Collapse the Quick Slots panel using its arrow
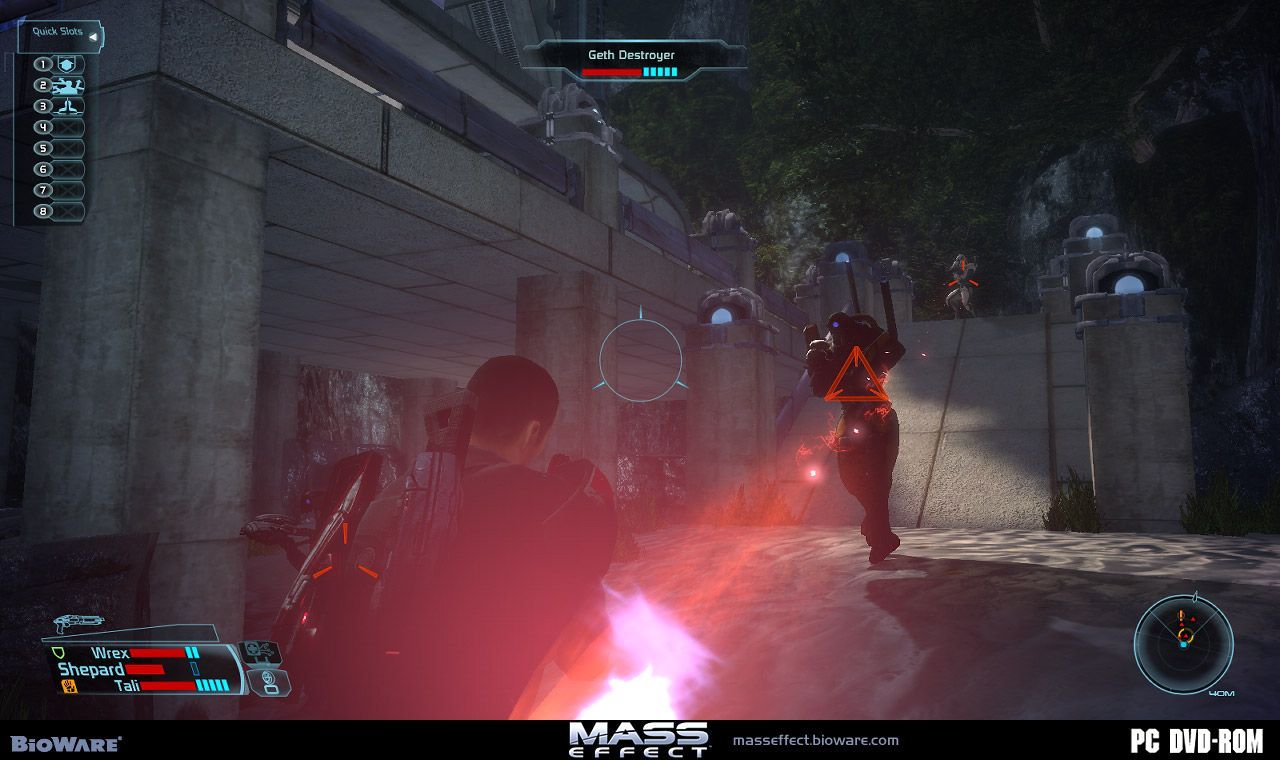 (92, 37)
